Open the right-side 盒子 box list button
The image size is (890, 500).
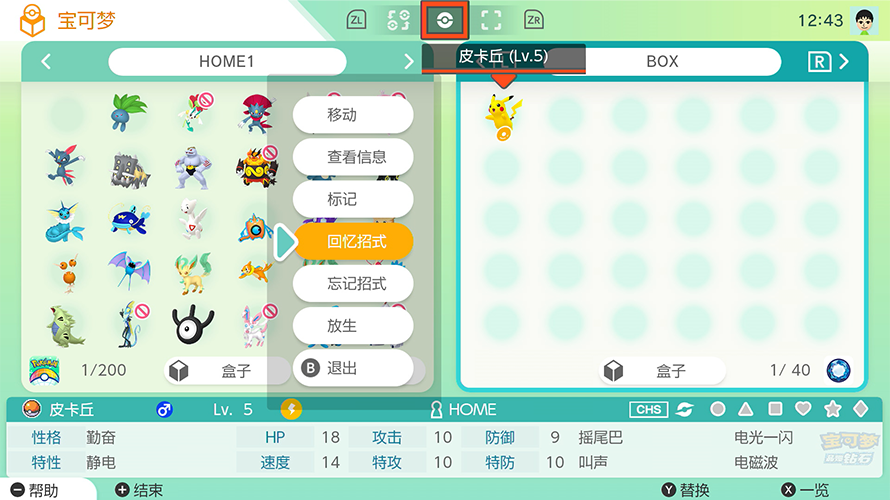point(658,371)
